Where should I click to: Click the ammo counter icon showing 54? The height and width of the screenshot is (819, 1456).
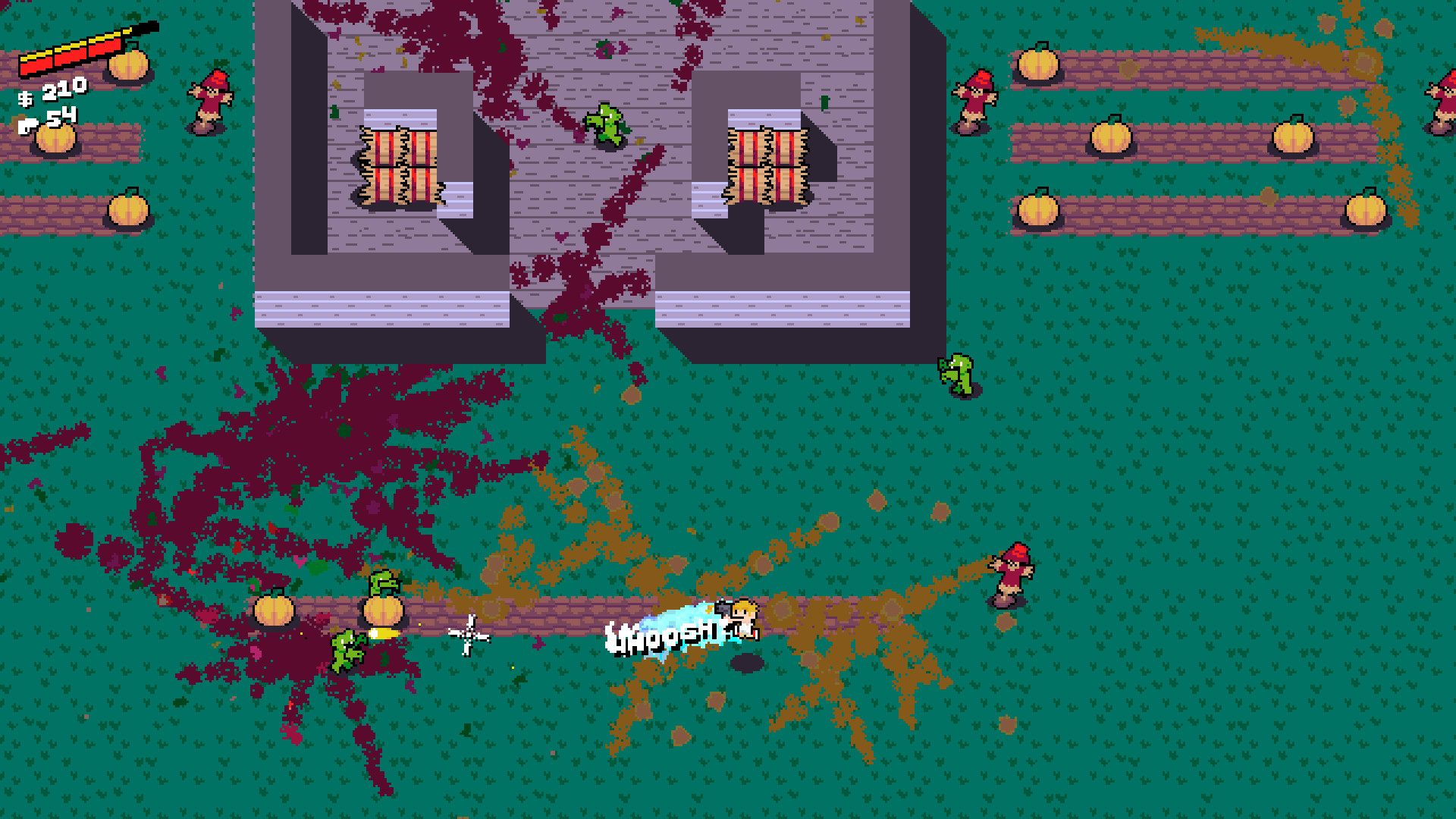[x=29, y=124]
